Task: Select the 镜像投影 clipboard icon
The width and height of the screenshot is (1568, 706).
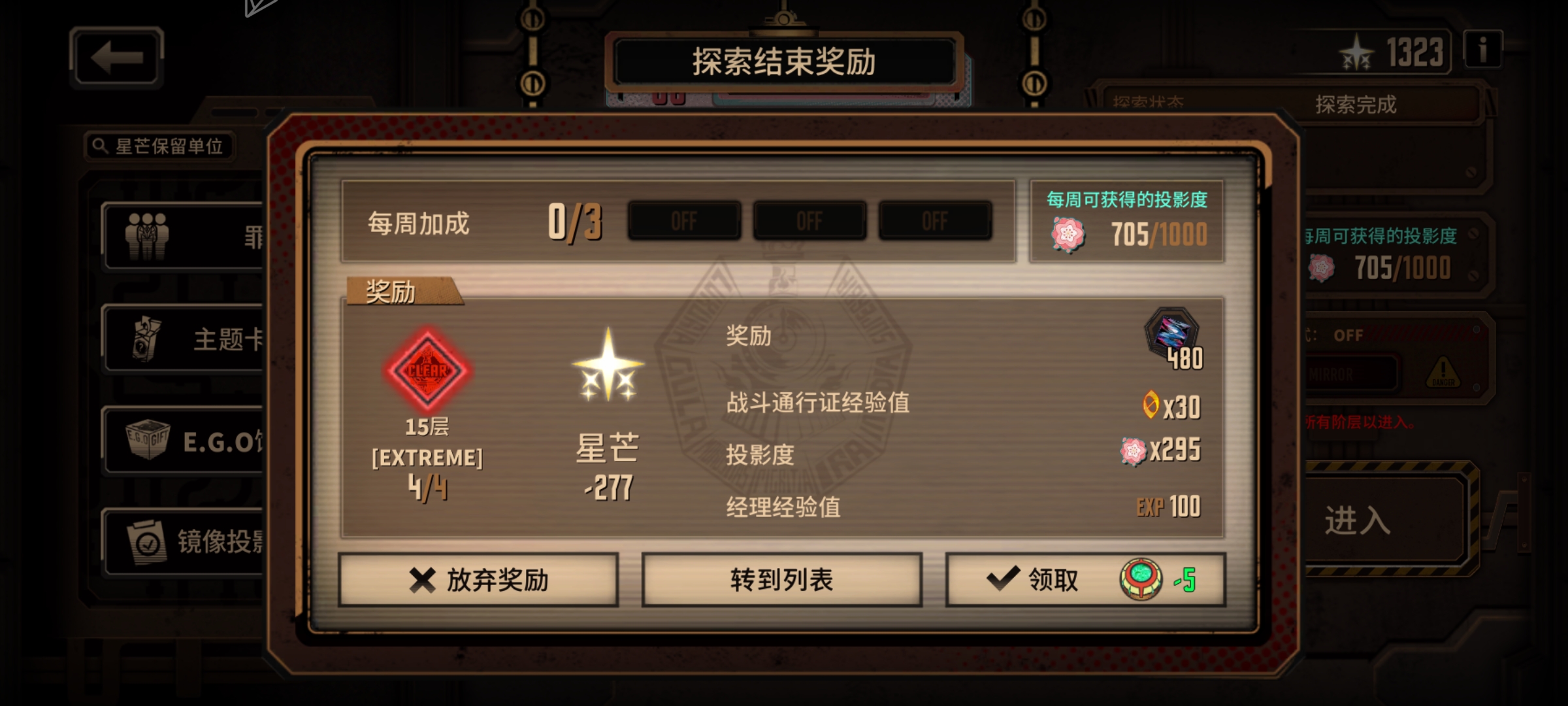Action: click(147, 541)
